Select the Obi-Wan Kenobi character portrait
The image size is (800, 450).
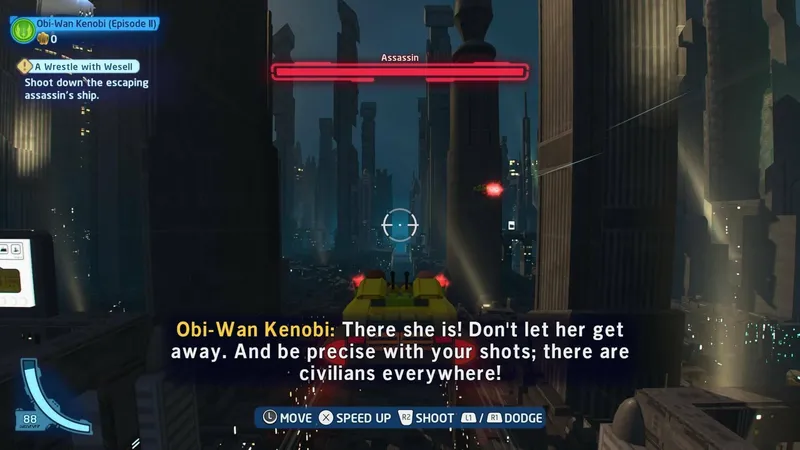22,30
